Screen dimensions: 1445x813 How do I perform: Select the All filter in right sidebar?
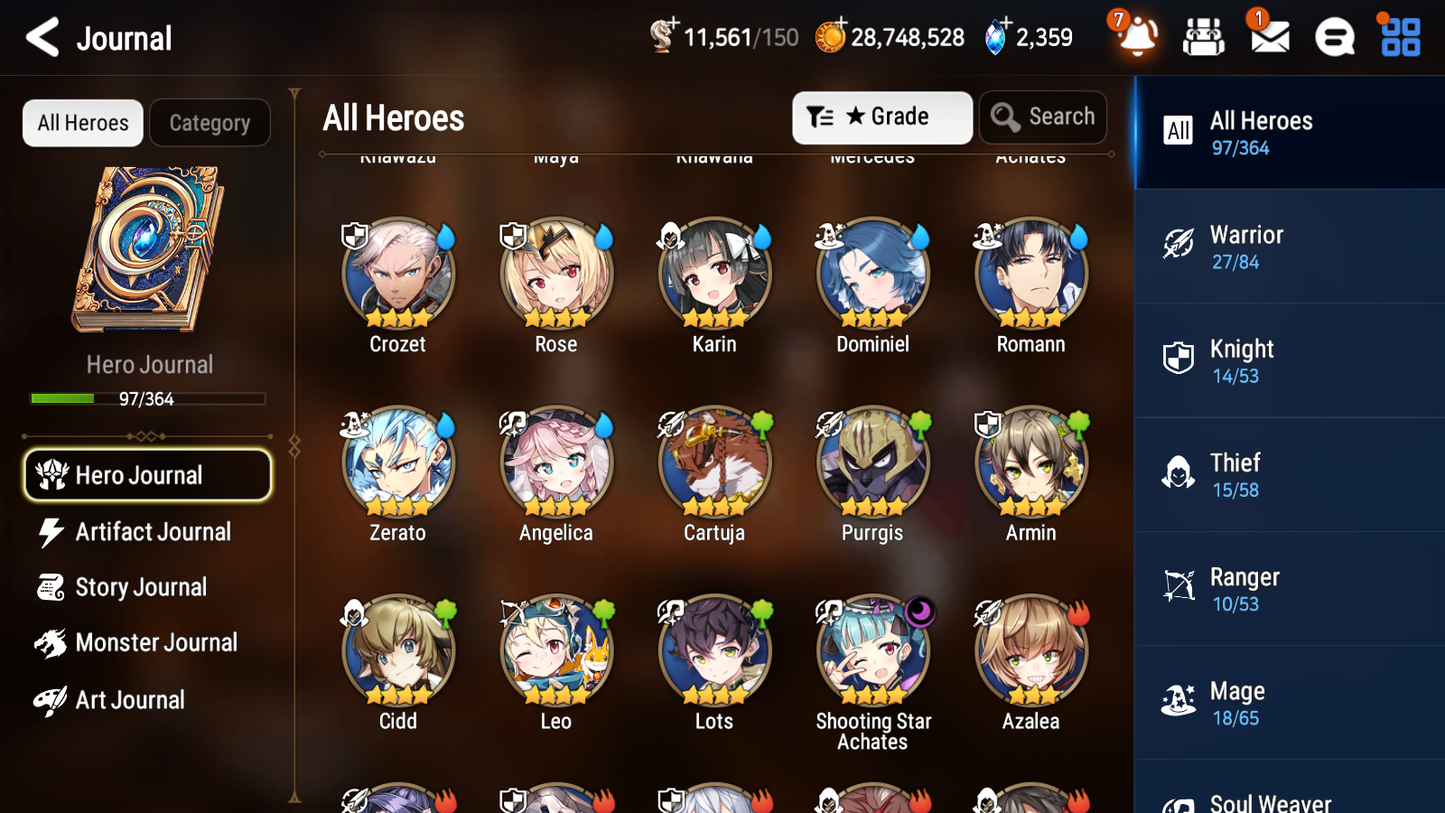click(x=1177, y=130)
